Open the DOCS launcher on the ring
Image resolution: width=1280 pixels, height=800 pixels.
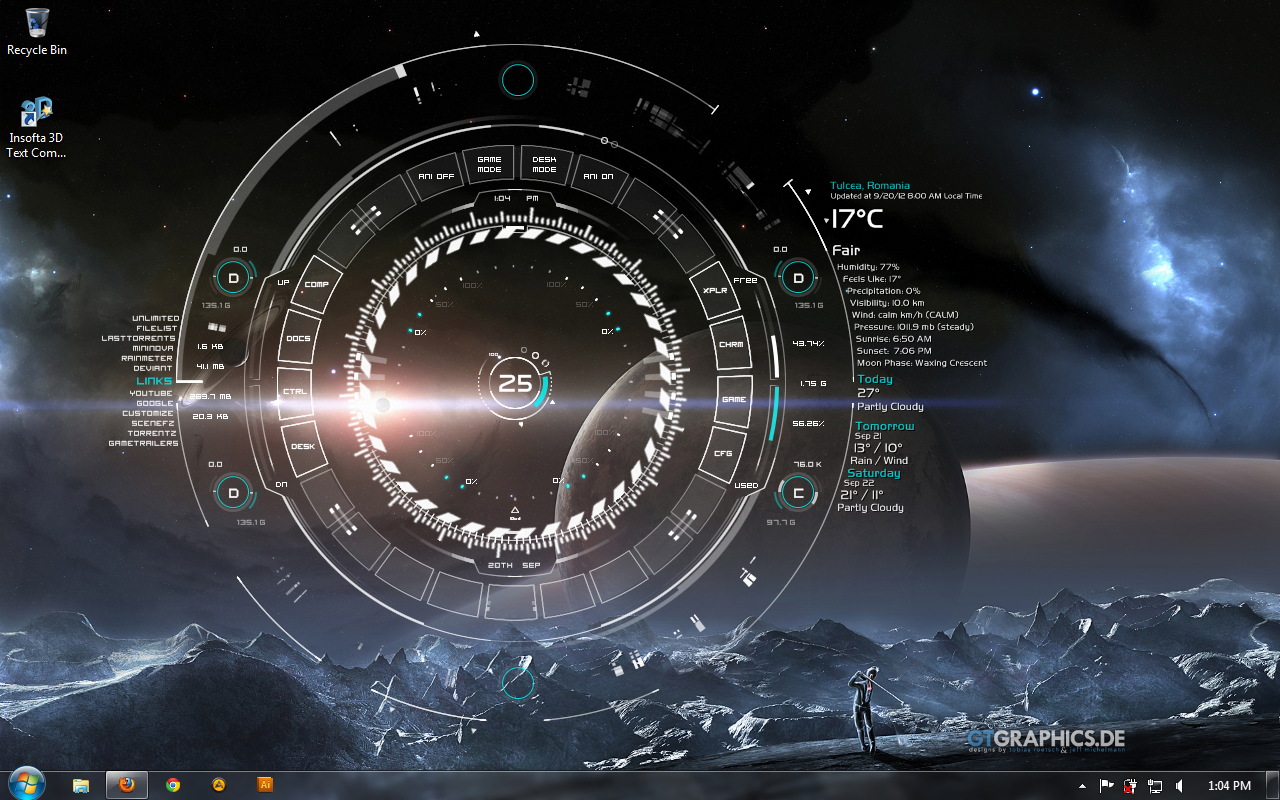pos(297,338)
